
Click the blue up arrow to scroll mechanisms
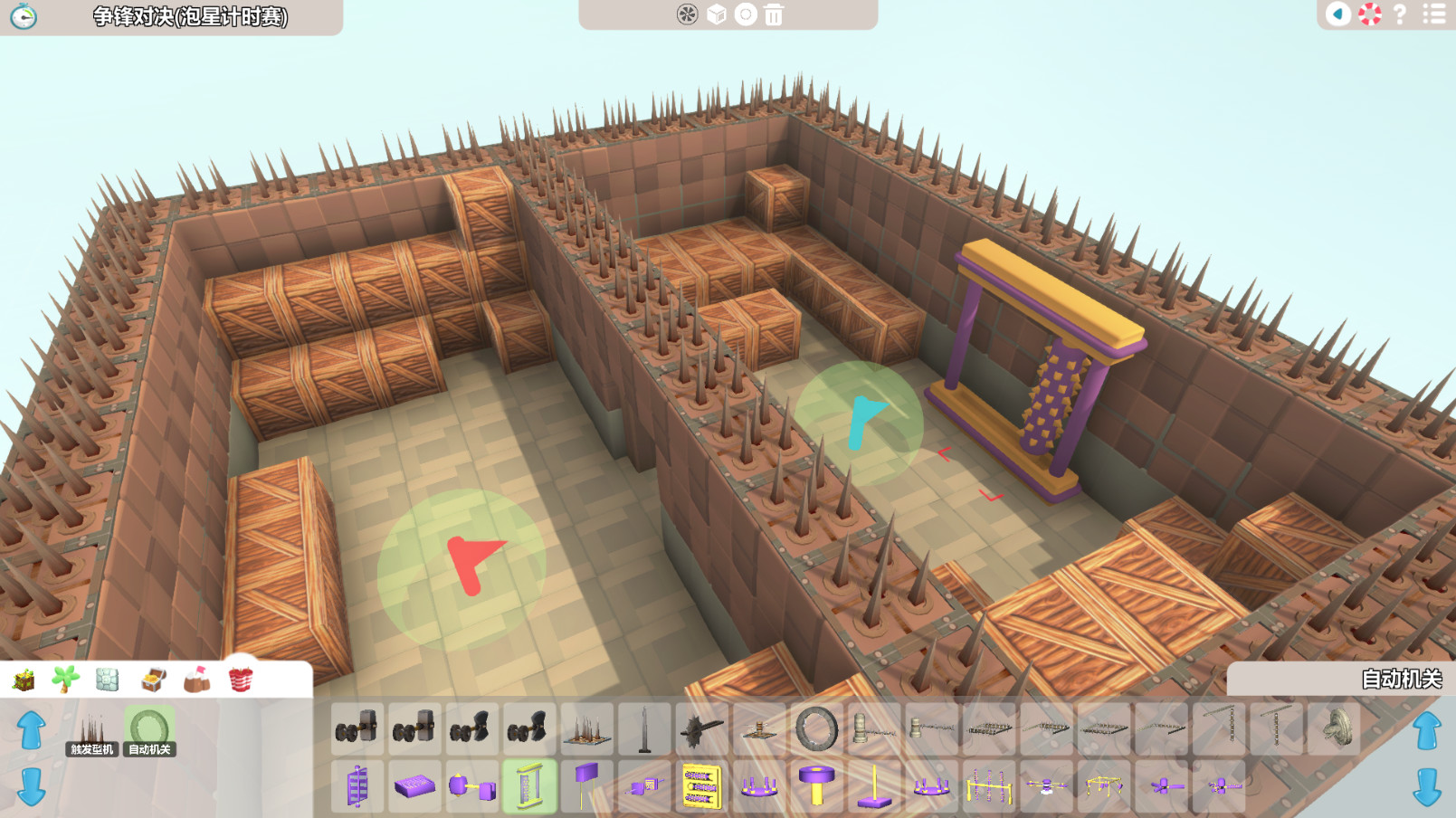point(33,729)
